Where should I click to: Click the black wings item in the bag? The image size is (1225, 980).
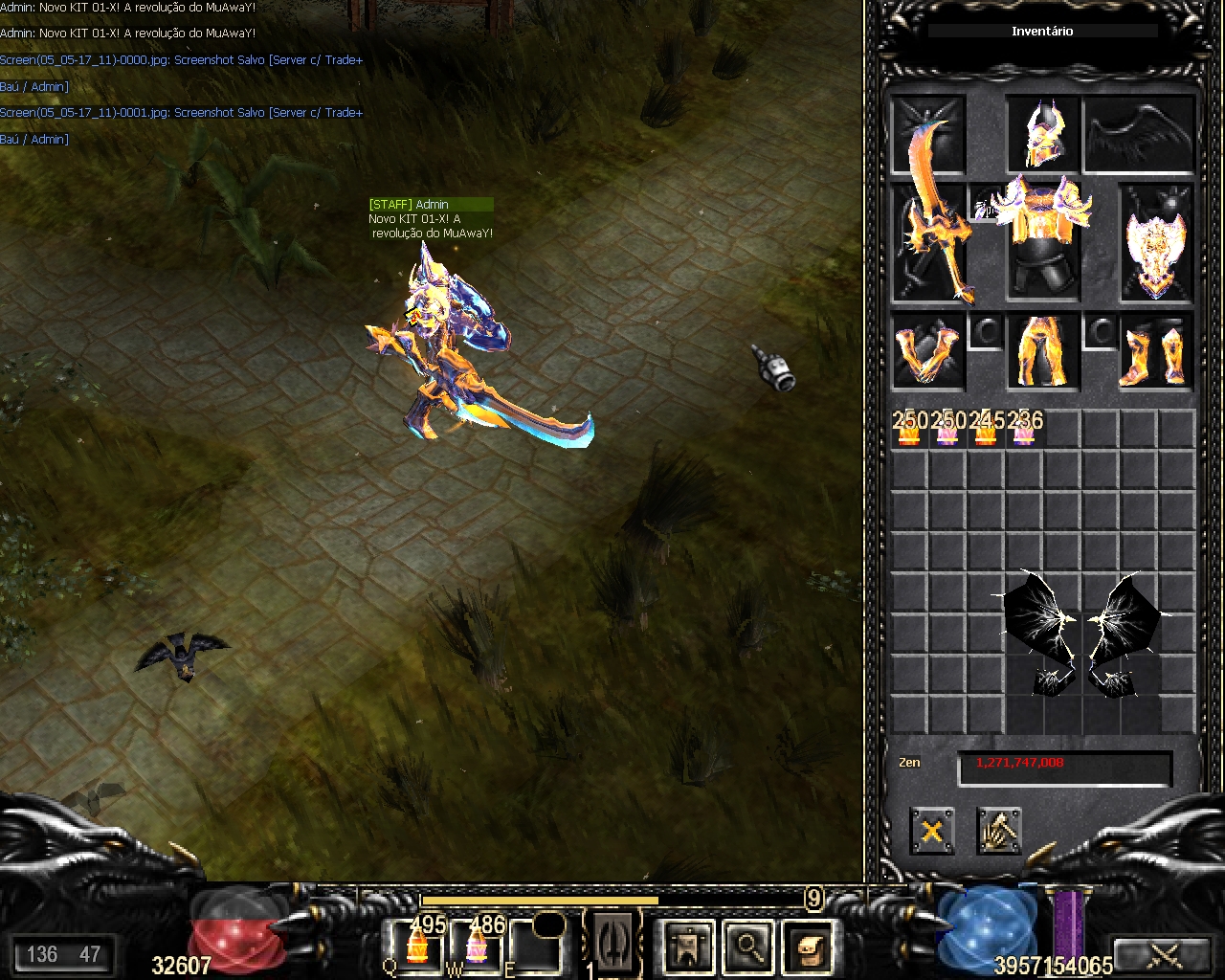pyautogui.click(x=1081, y=635)
